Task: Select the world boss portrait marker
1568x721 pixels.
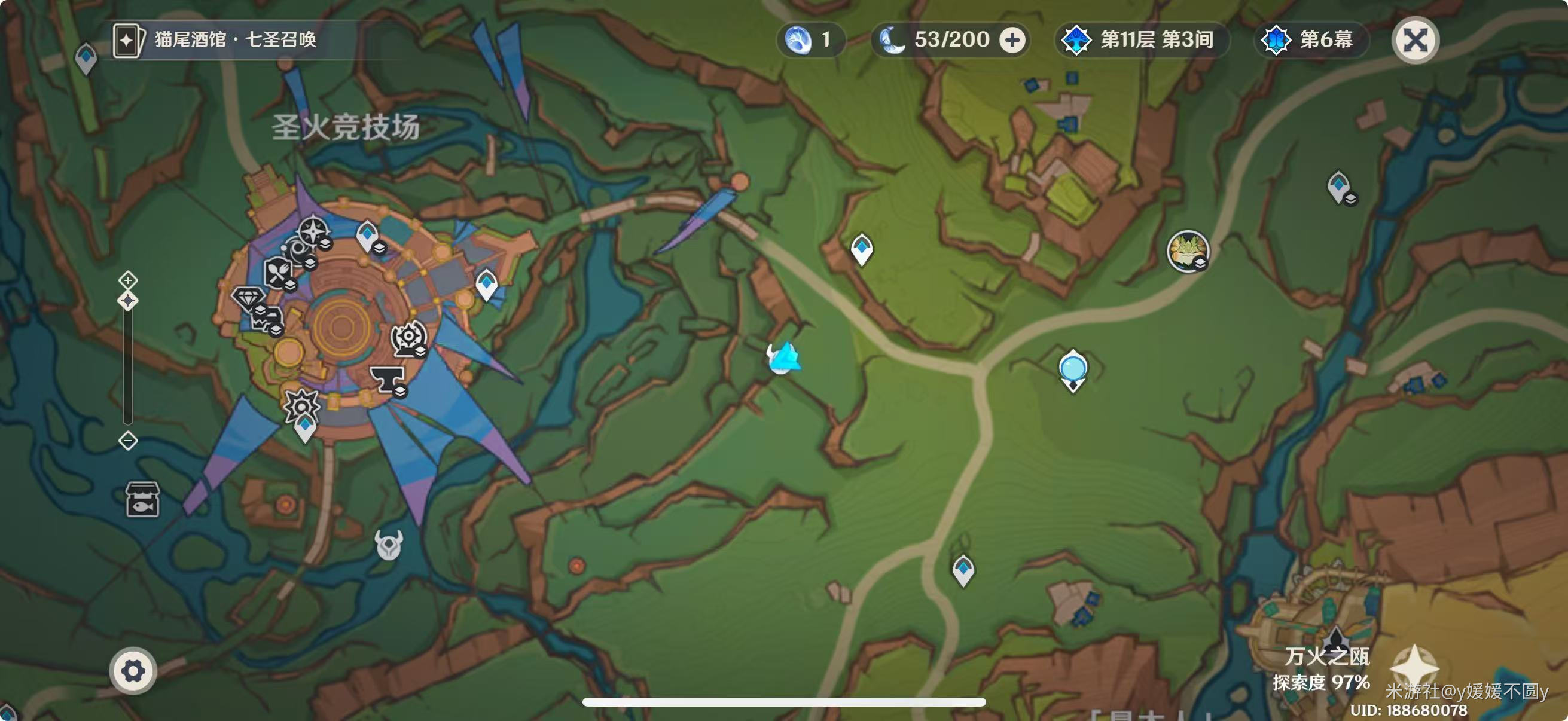Action: click(x=1186, y=250)
